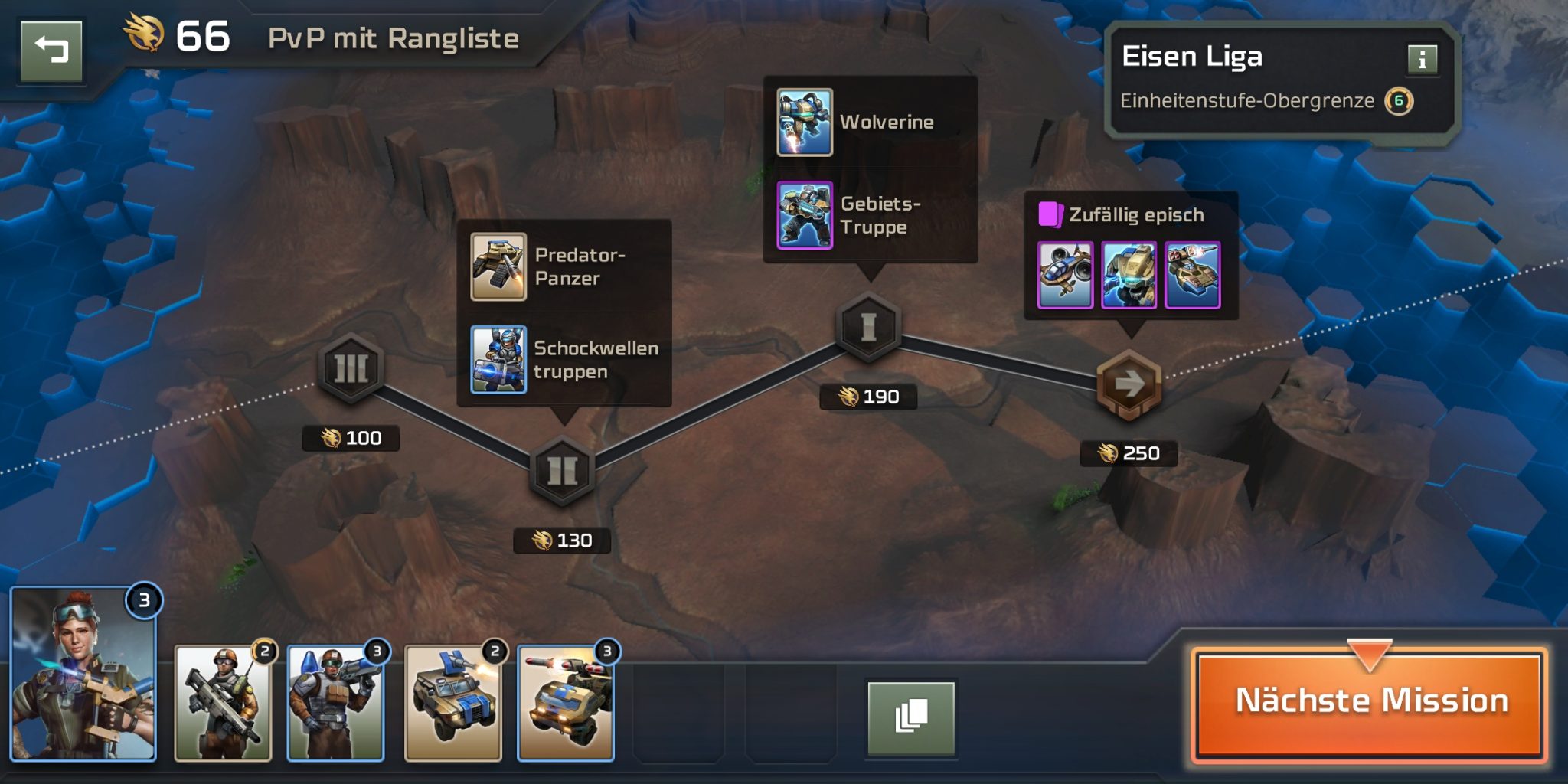The width and height of the screenshot is (1568, 784).
Task: View the Schockwellentruppen reward
Action: 498,360
